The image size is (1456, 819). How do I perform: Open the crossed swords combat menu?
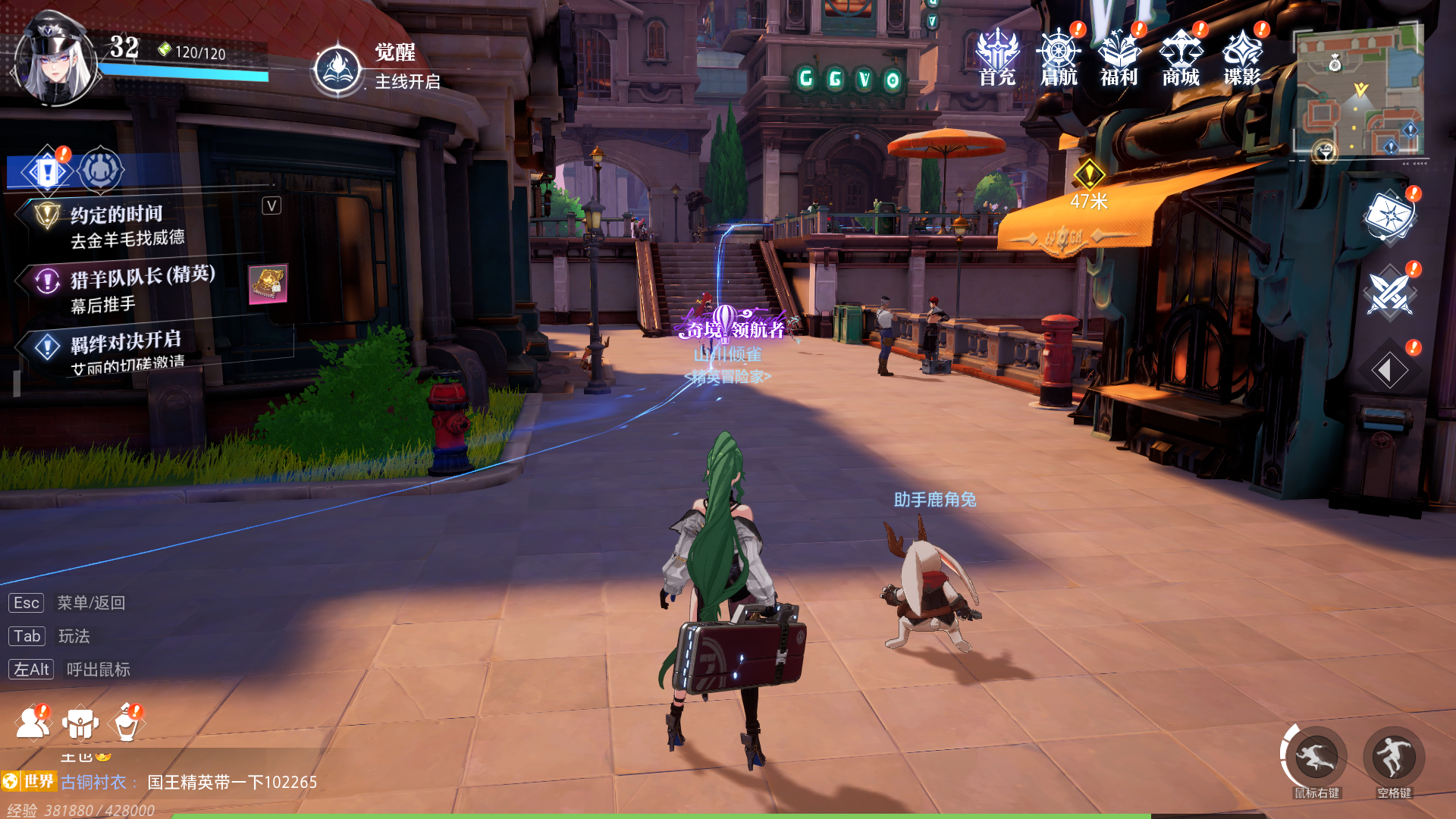[1389, 293]
